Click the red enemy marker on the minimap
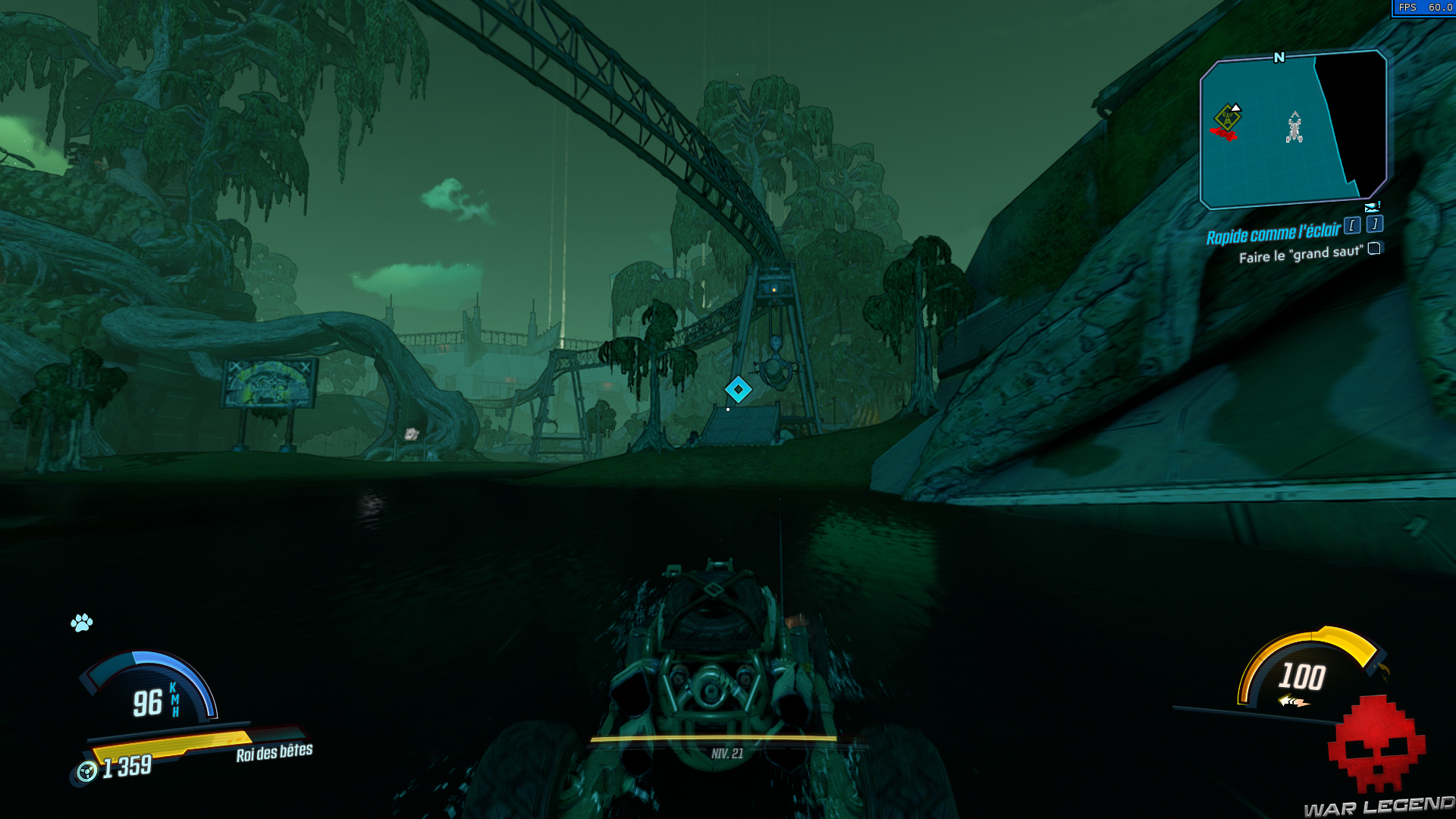1456x819 pixels. [x=1224, y=133]
